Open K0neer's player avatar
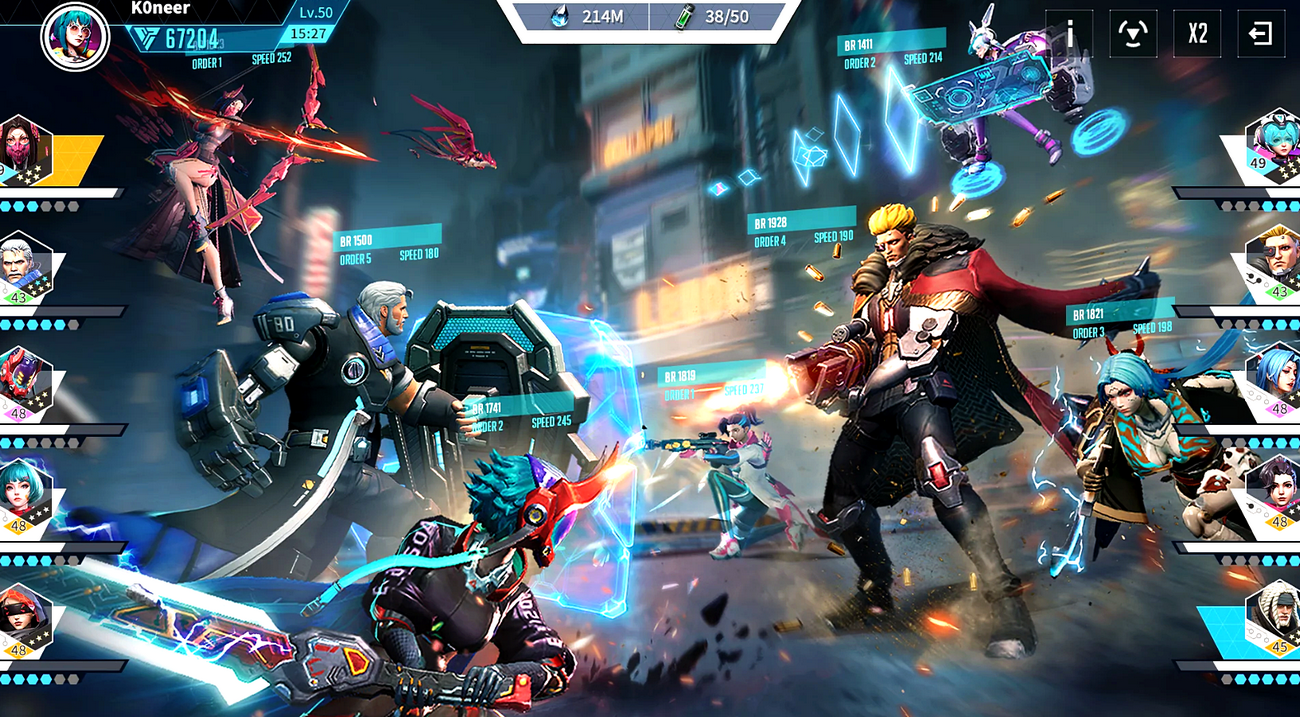 [x=74, y=36]
